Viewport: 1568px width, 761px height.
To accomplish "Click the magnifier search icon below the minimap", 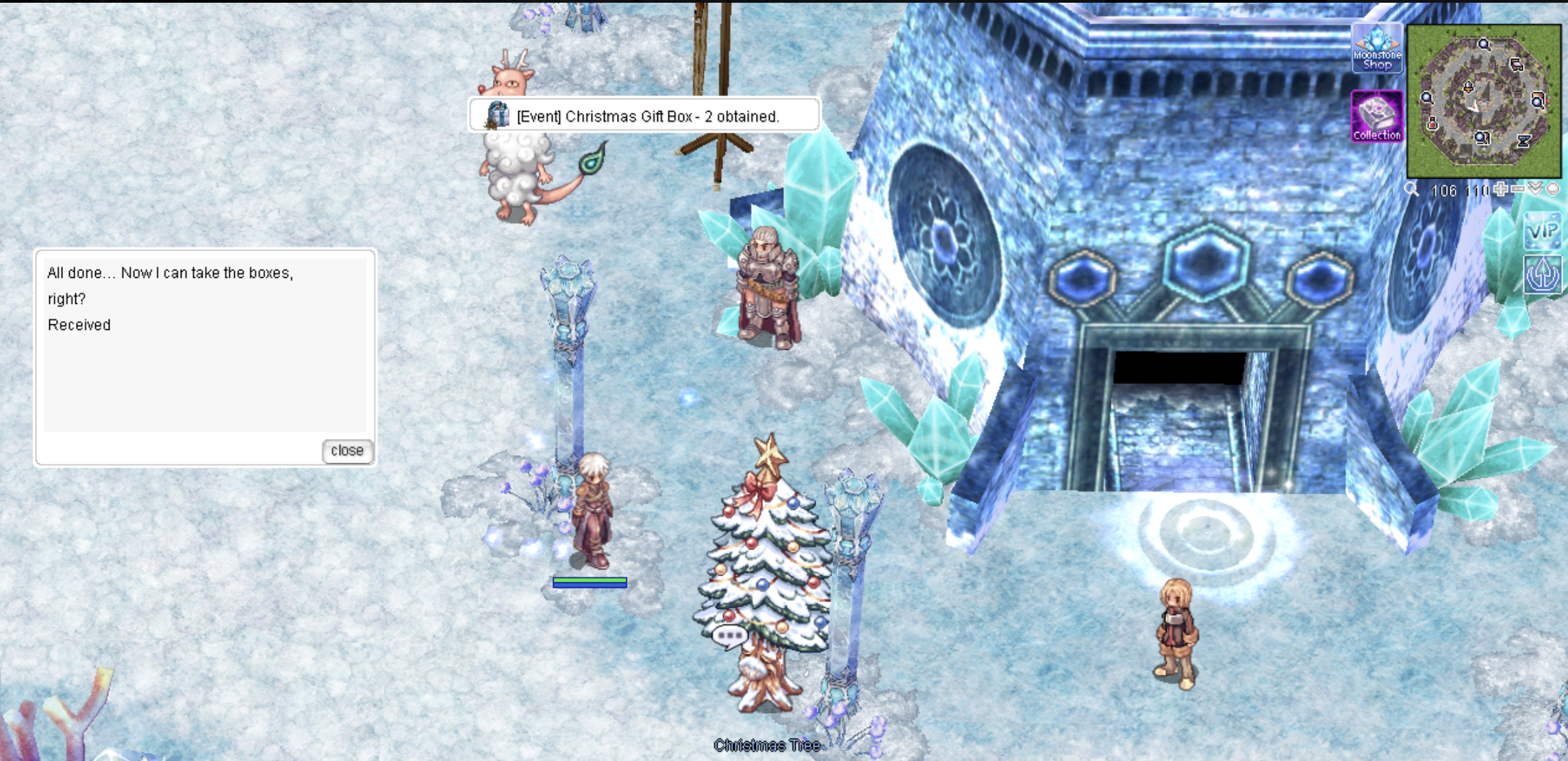I will [1411, 190].
